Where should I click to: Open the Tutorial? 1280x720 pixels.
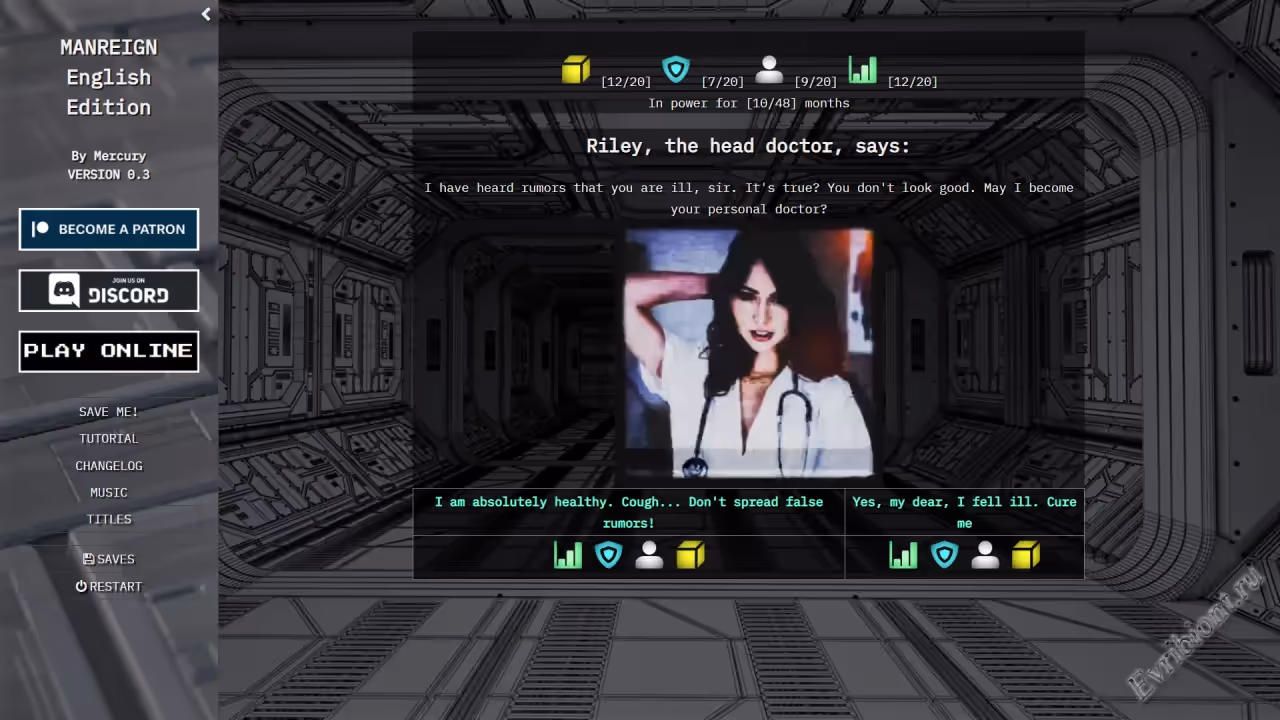point(109,439)
